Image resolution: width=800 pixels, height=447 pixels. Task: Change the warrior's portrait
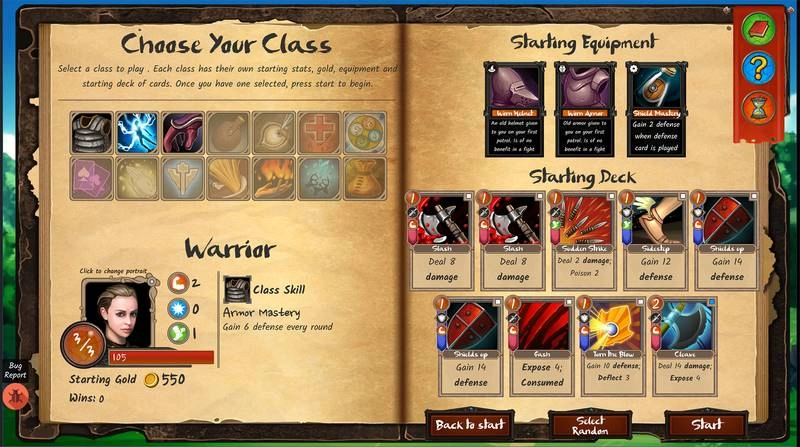point(119,313)
